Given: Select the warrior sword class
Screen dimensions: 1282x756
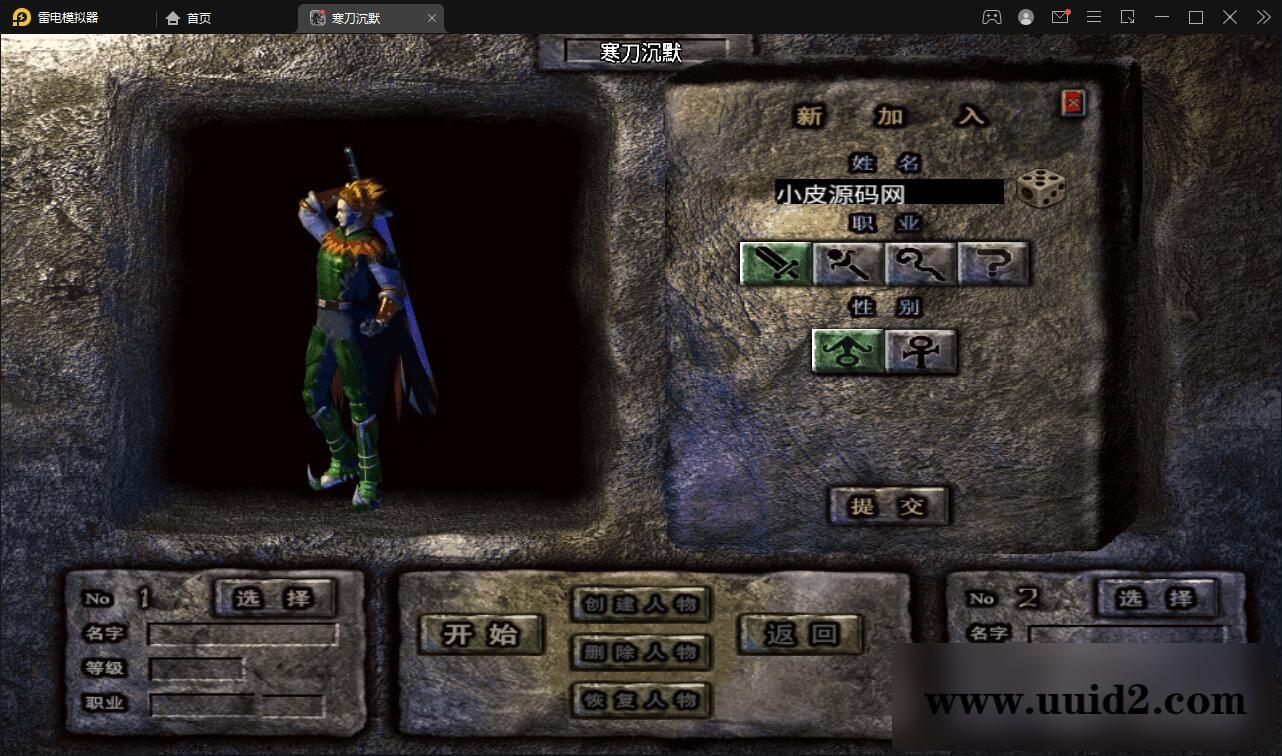Looking at the screenshot, I should [x=776, y=264].
